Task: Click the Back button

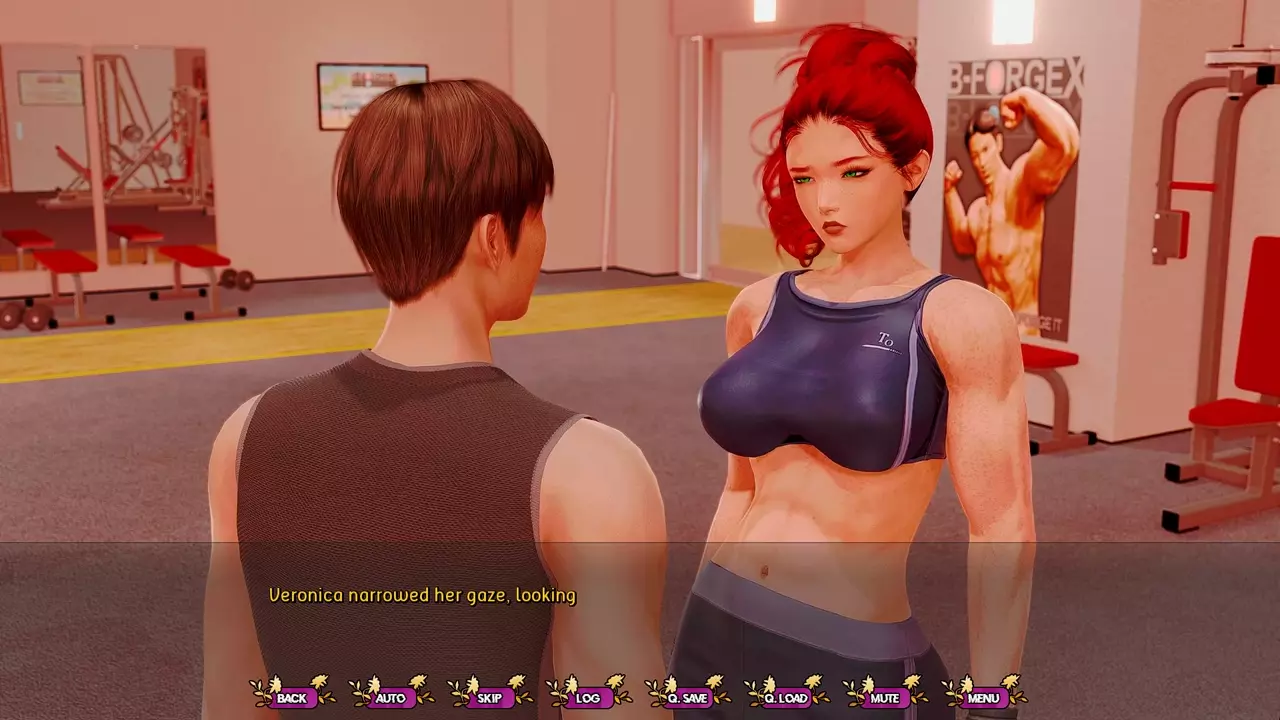Action: click(x=292, y=698)
